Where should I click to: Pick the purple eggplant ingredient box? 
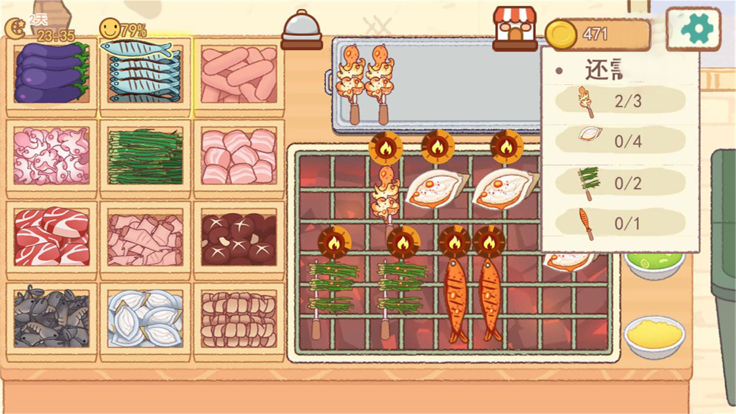click(x=52, y=75)
